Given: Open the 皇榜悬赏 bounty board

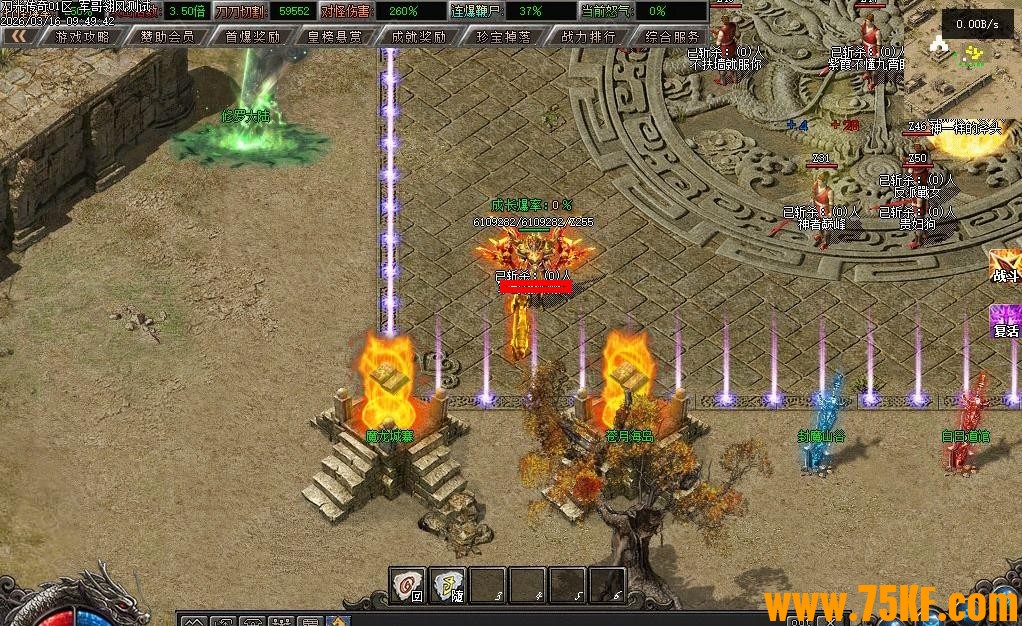Looking at the screenshot, I should point(335,36).
